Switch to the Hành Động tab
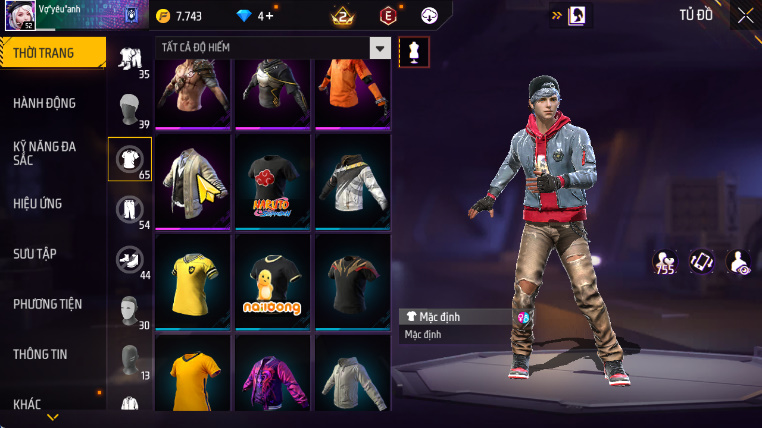Screen dimensions: 762x428 [x=46, y=103]
